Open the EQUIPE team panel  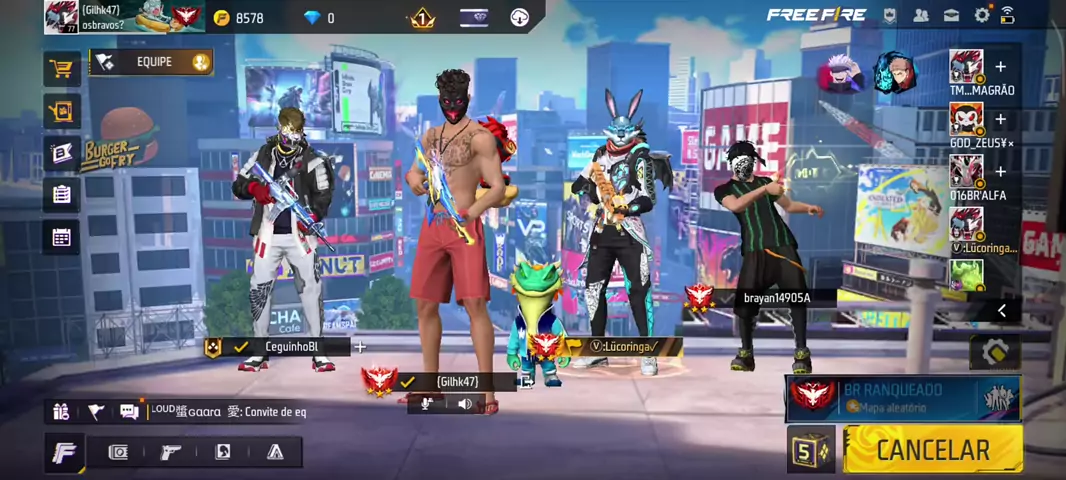152,62
